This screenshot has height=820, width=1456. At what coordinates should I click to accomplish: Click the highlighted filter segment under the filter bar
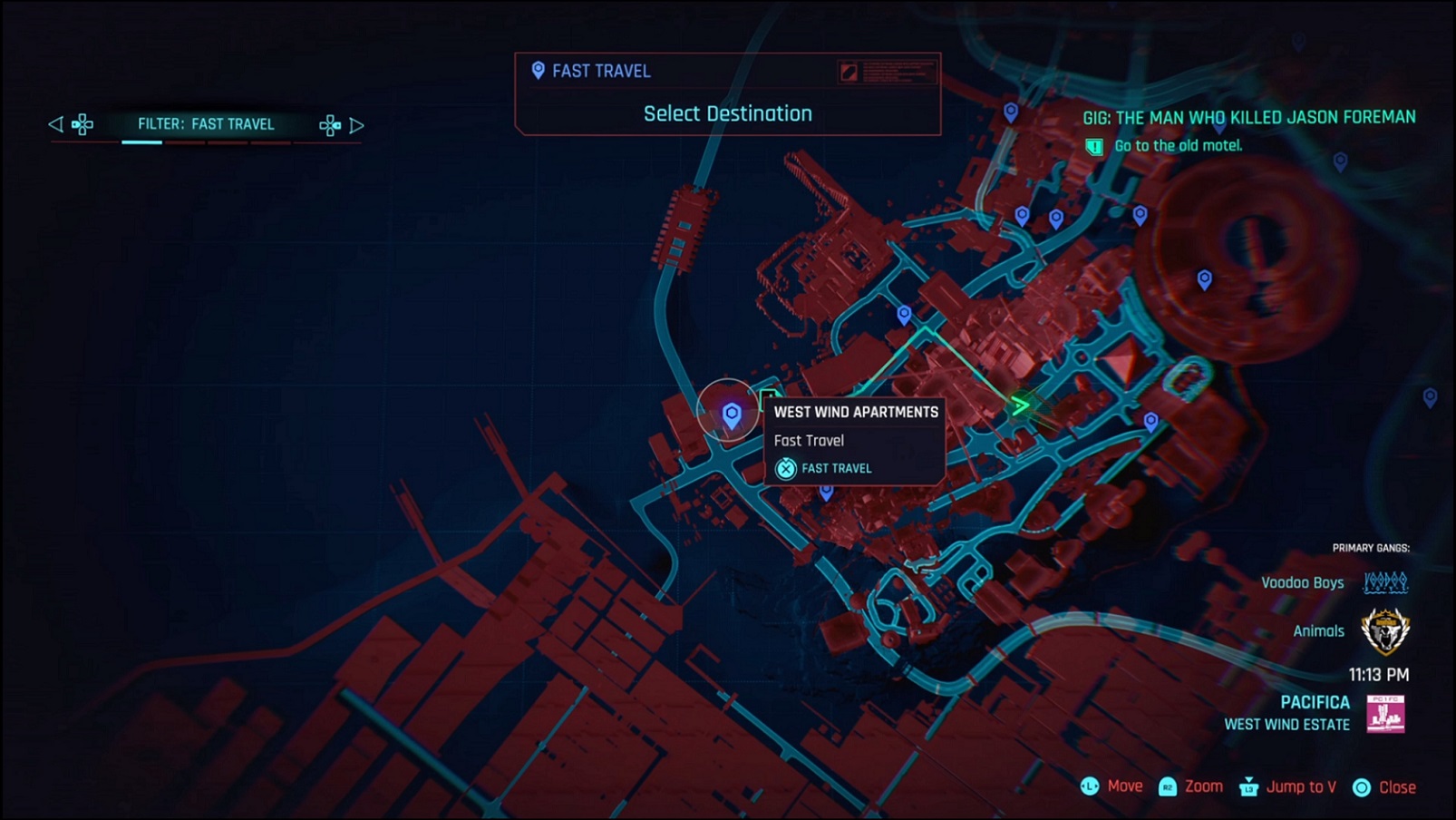pyautogui.click(x=143, y=141)
